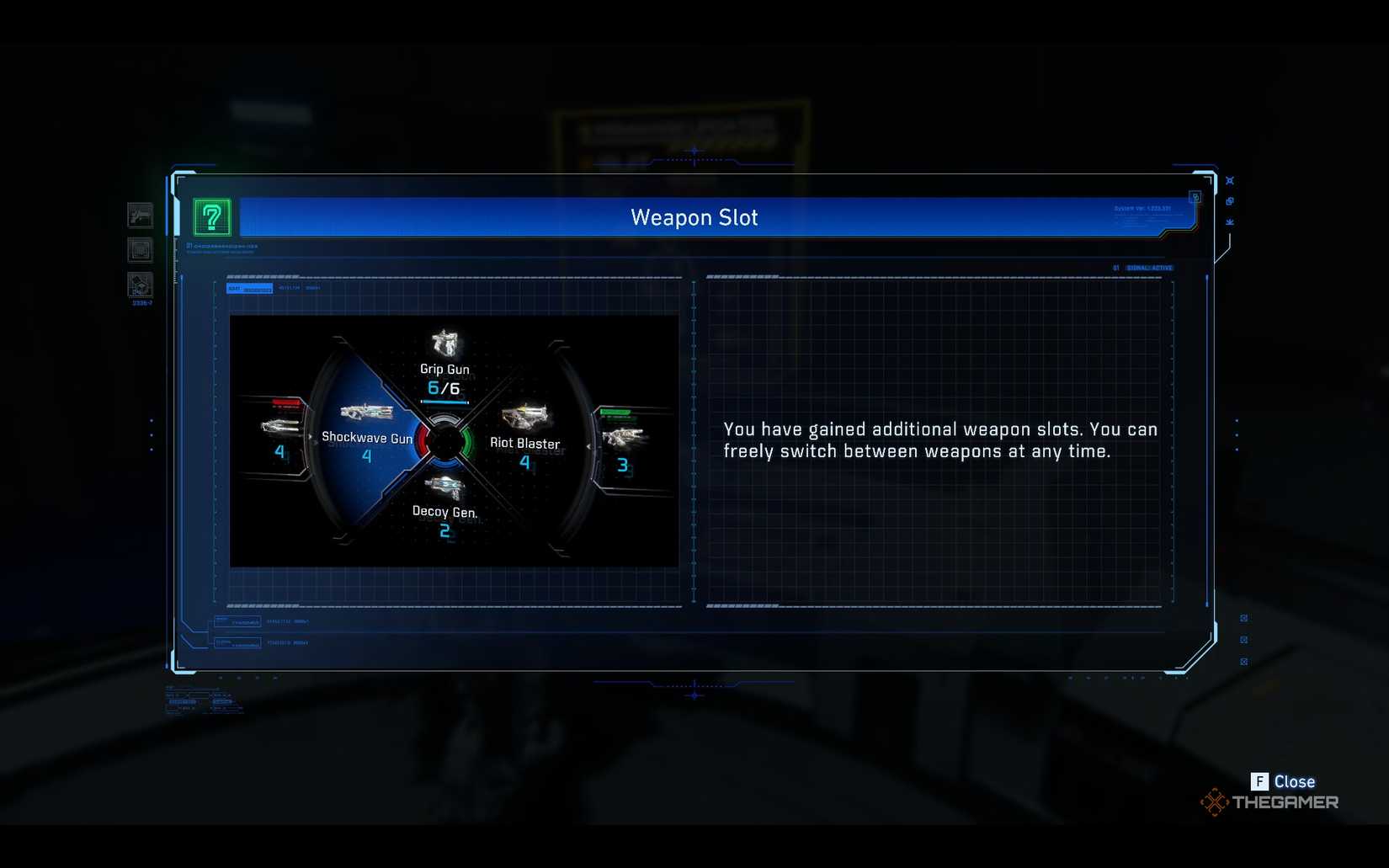Toggle the small square indicator beside System Ver panel
The width and height of the screenshot is (1389, 868).
(x=1196, y=197)
